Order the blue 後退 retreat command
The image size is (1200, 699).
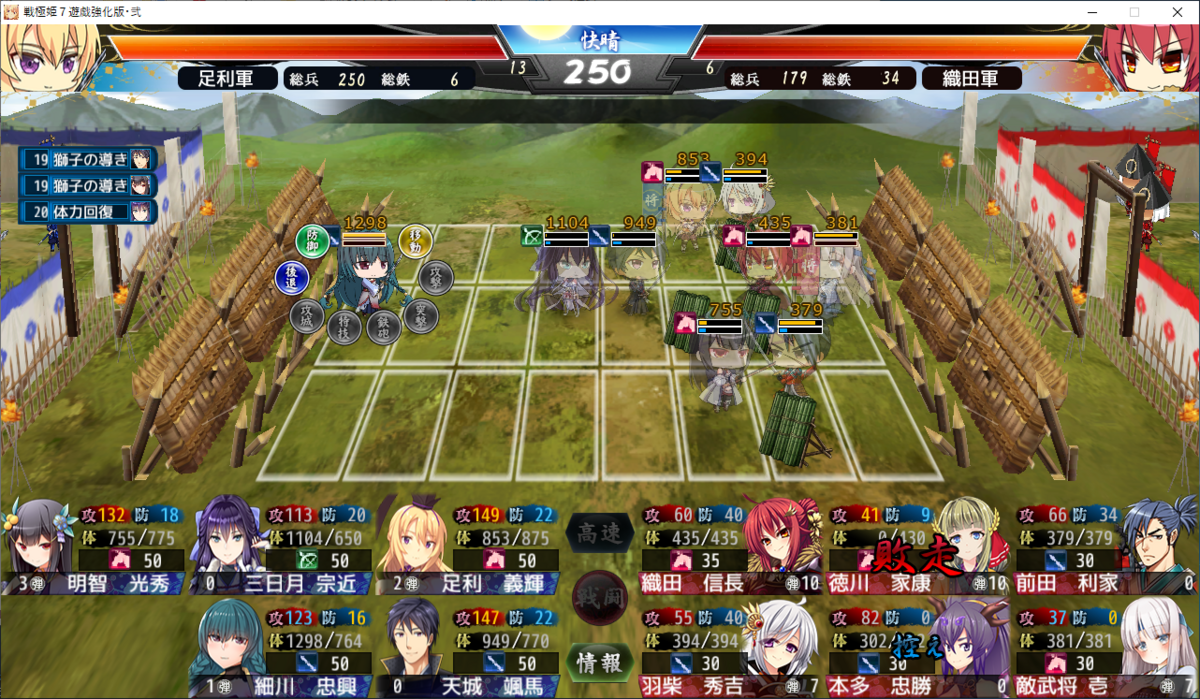[291, 279]
